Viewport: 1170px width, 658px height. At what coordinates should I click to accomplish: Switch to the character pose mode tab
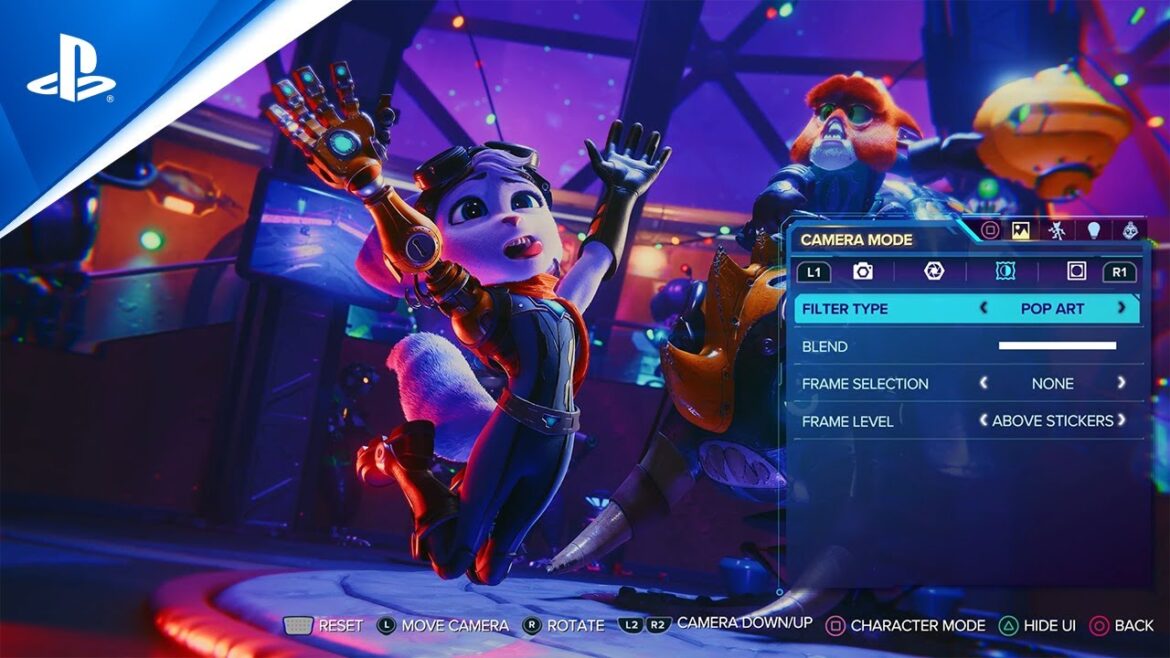1057,231
